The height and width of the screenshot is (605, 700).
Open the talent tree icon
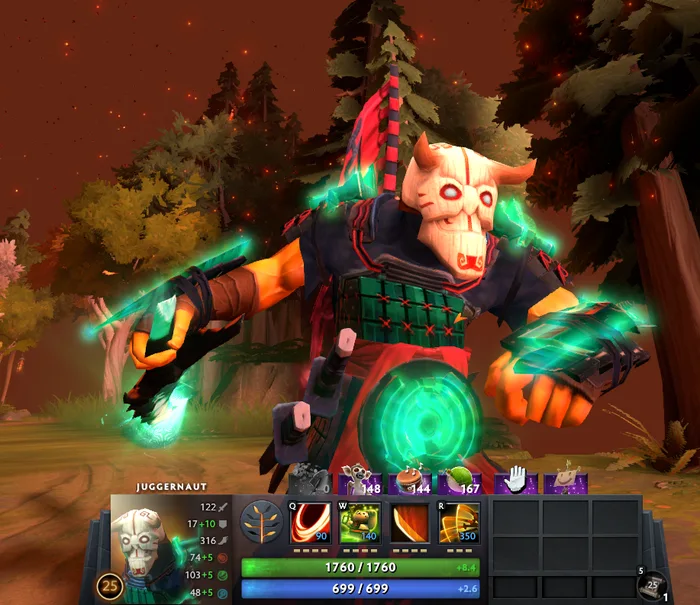coord(260,523)
